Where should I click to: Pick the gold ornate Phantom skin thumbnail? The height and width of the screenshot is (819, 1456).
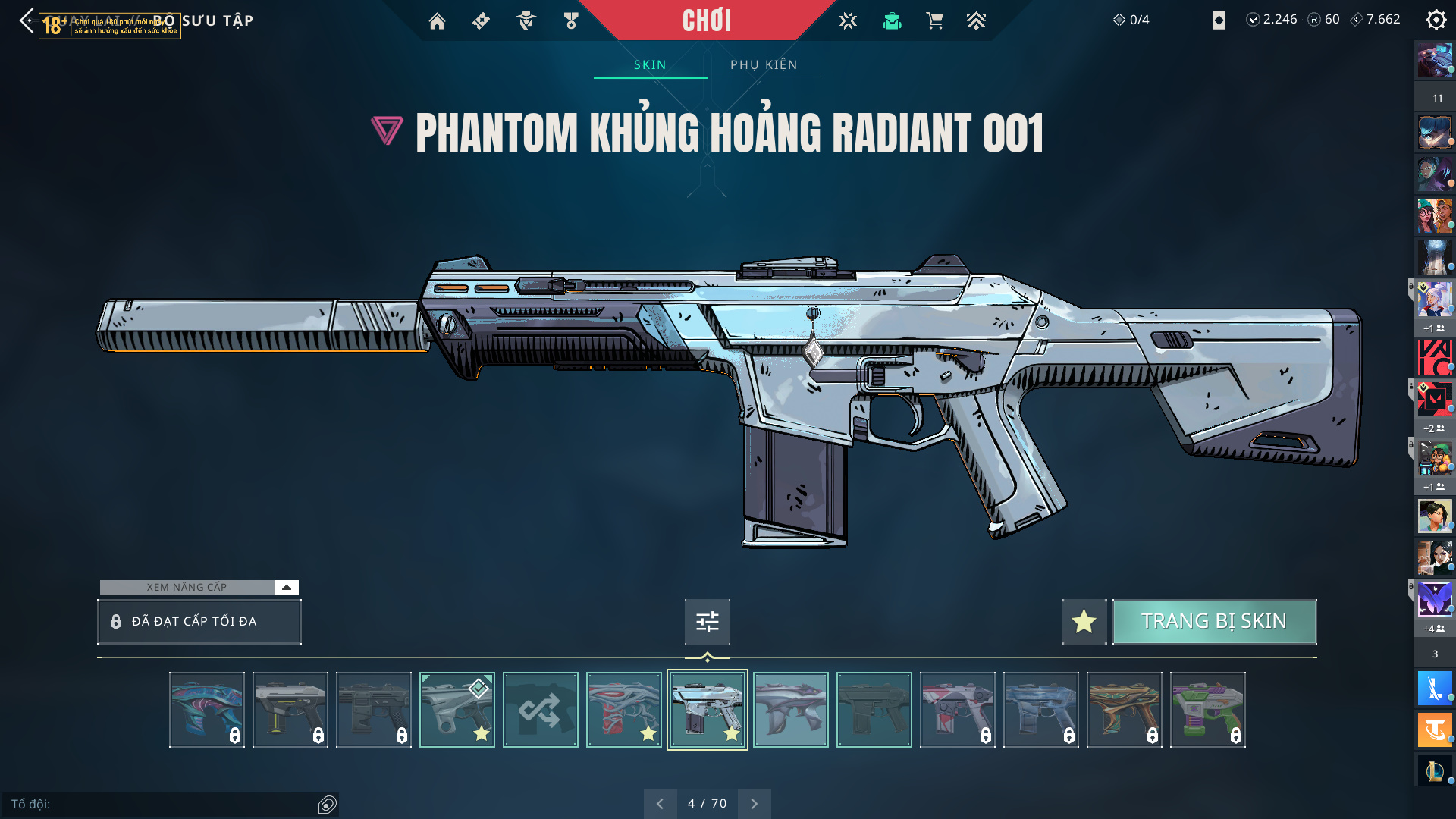(x=1124, y=710)
